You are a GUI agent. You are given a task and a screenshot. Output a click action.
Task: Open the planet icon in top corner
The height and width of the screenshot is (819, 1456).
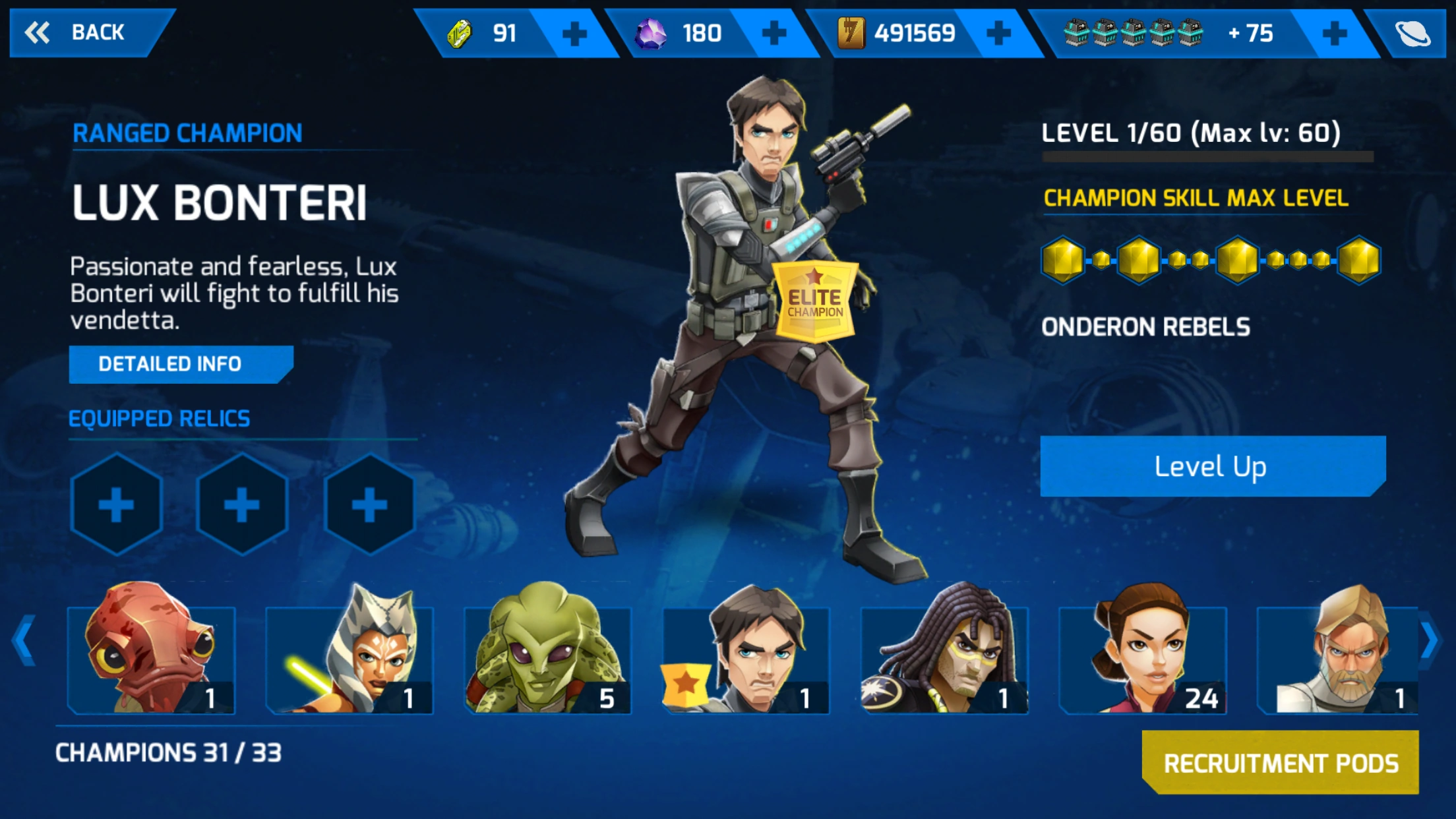point(1412,33)
